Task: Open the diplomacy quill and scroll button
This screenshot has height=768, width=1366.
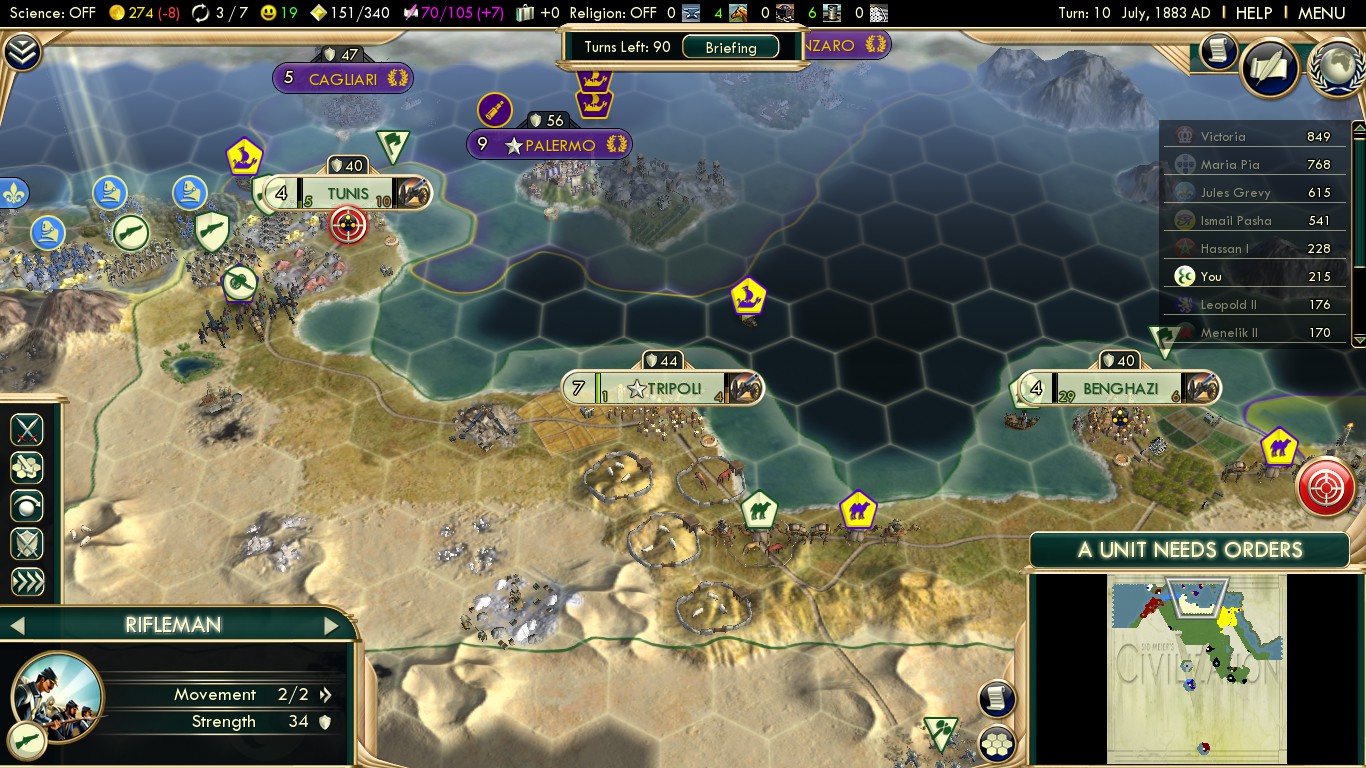Action: pyautogui.click(x=1270, y=68)
